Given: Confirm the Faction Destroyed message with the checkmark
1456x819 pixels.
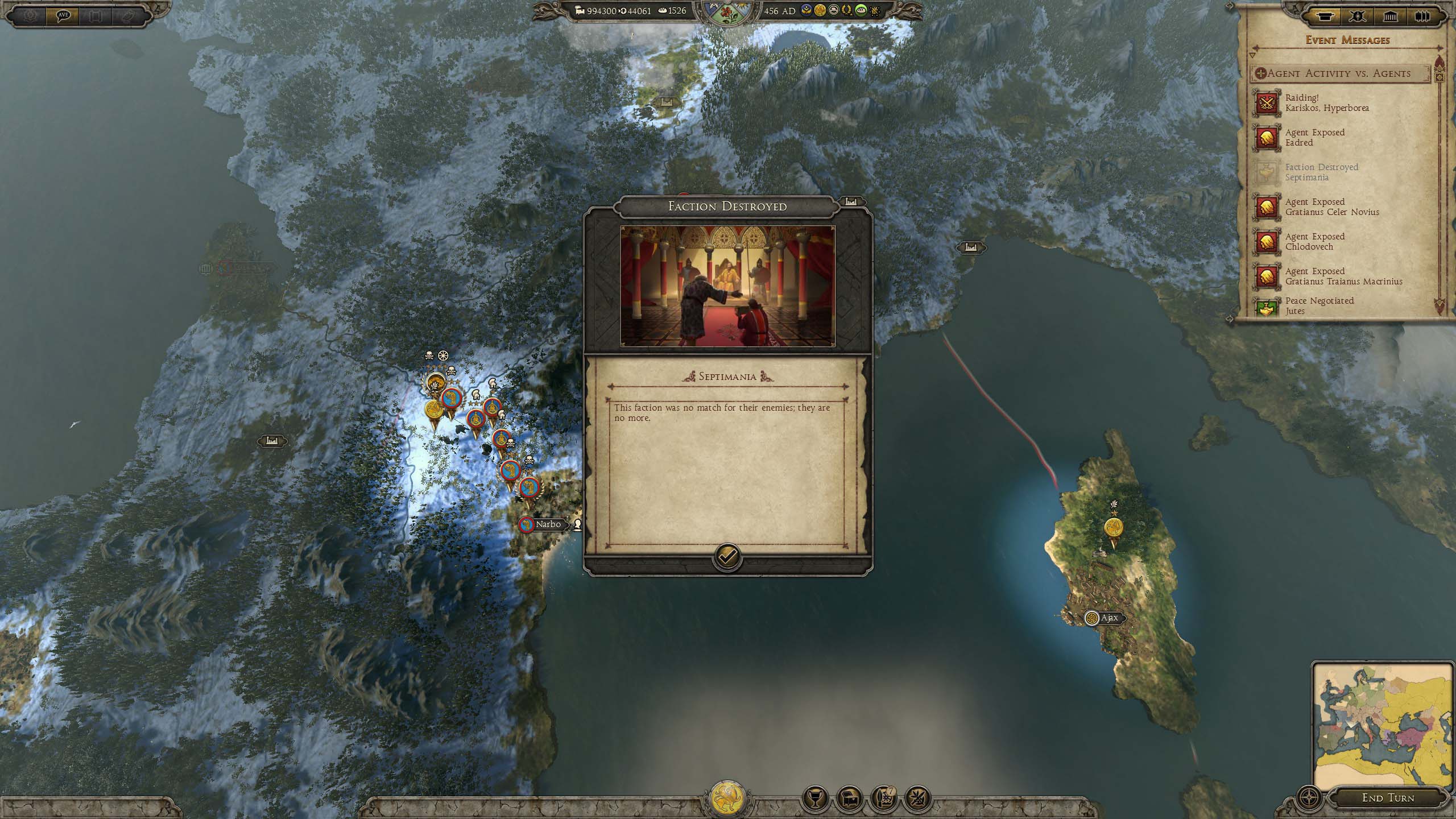Looking at the screenshot, I should (x=727, y=556).
